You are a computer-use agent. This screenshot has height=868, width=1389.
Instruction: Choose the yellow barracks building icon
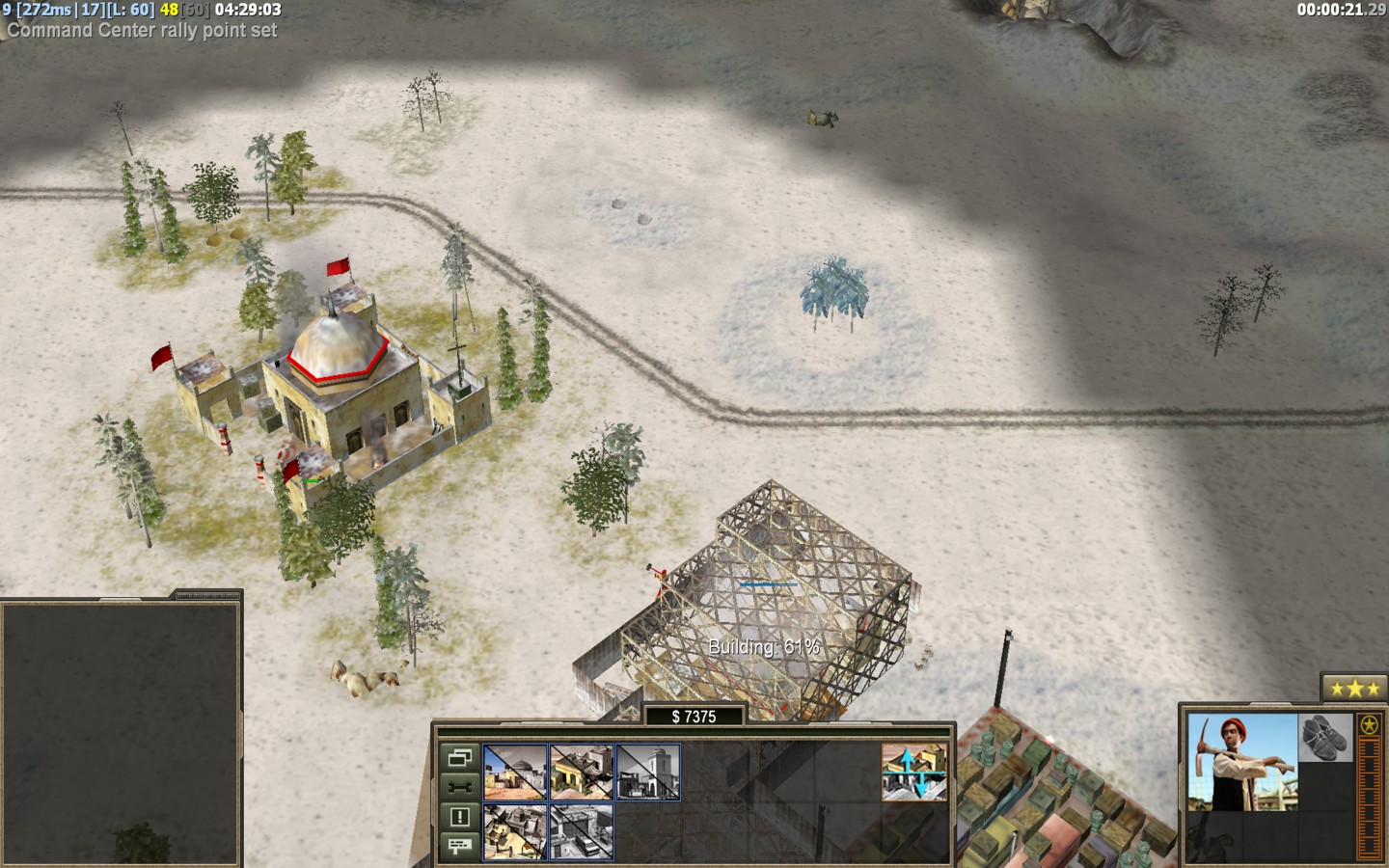tap(582, 772)
